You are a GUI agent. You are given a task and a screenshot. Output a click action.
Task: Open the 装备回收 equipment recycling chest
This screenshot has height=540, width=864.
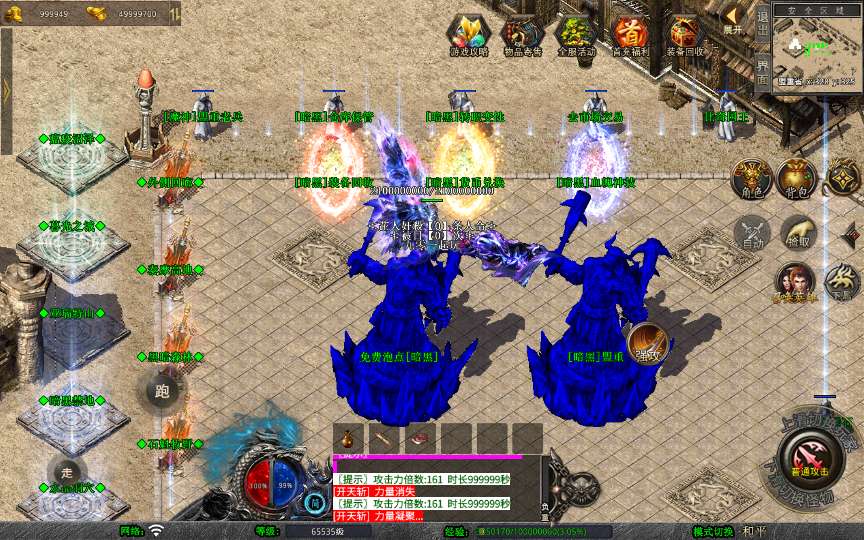point(684,37)
